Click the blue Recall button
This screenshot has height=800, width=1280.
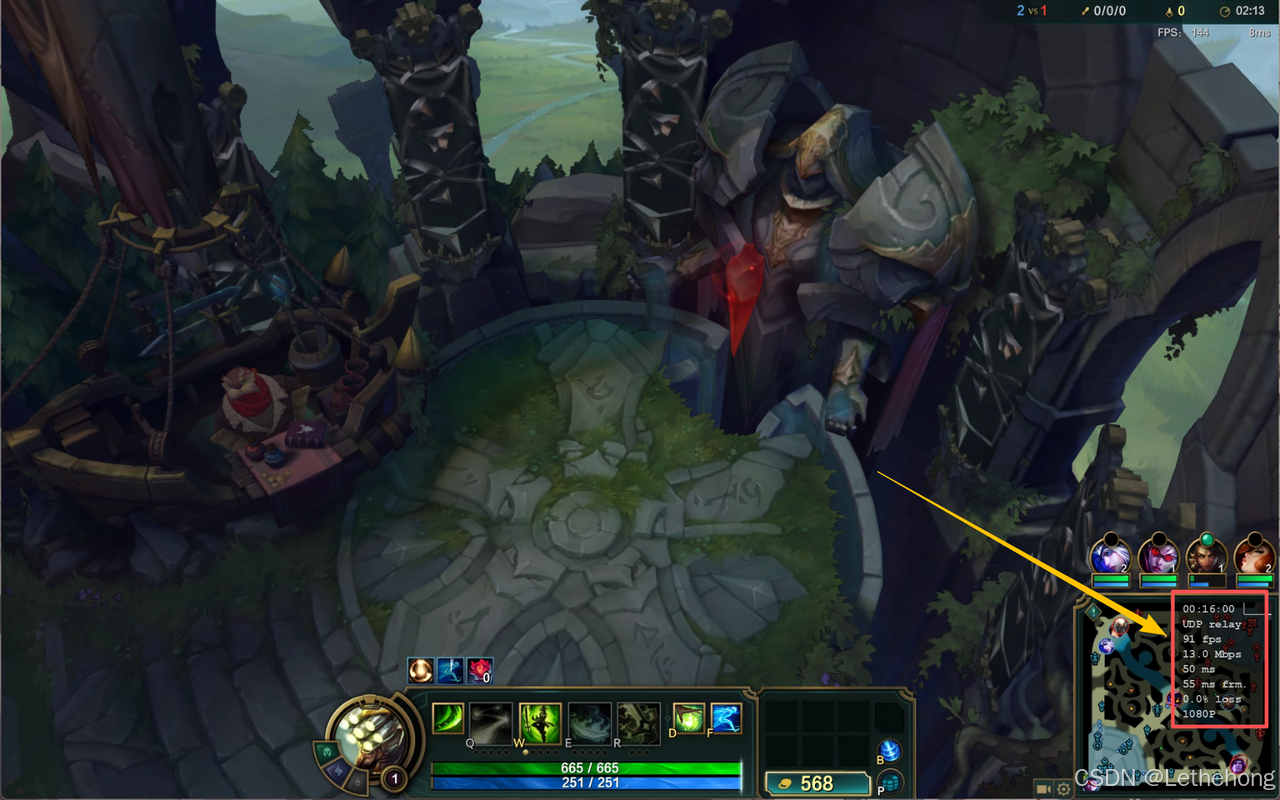[889, 751]
